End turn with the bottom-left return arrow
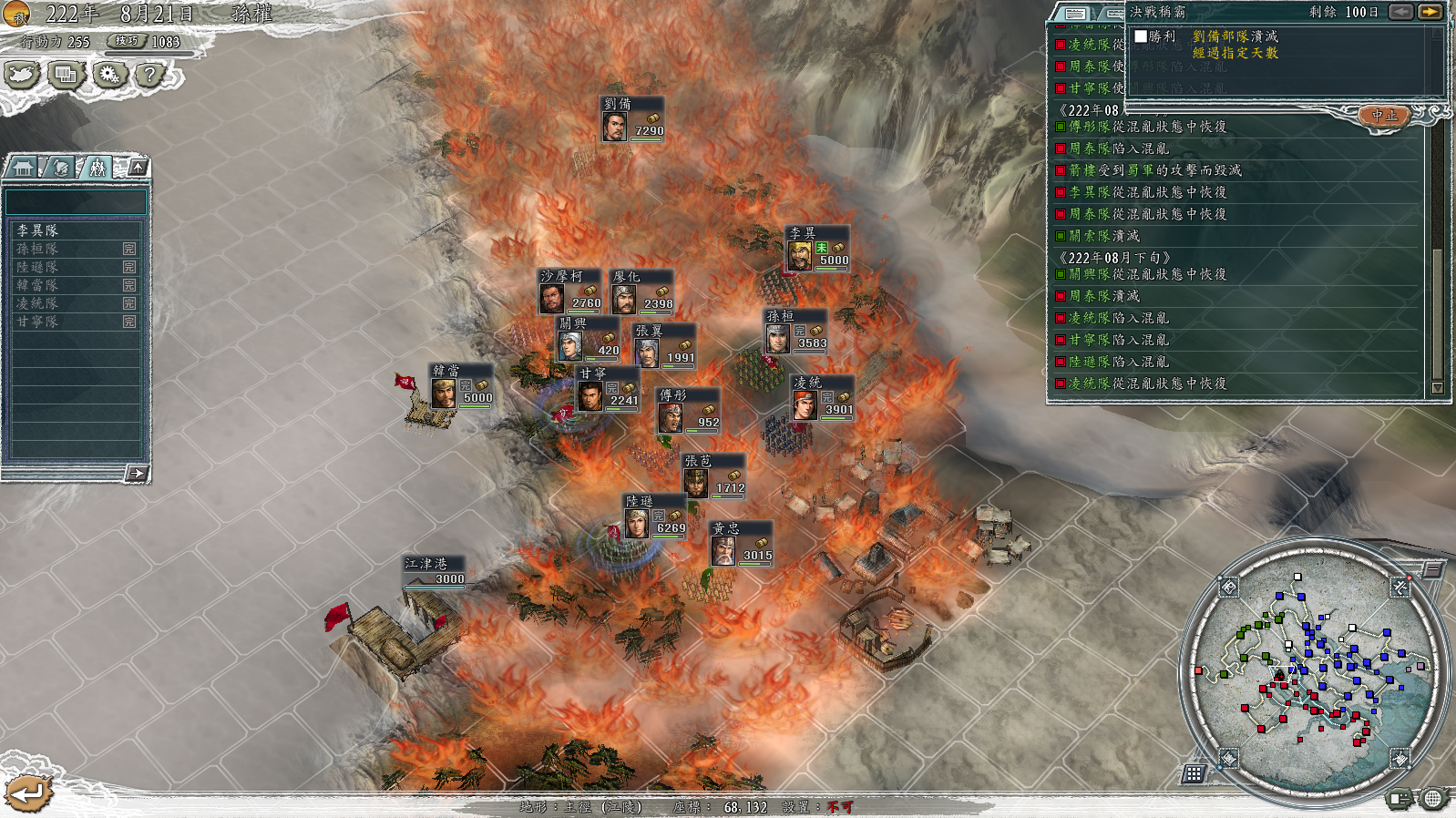1456x818 pixels. [x=27, y=793]
